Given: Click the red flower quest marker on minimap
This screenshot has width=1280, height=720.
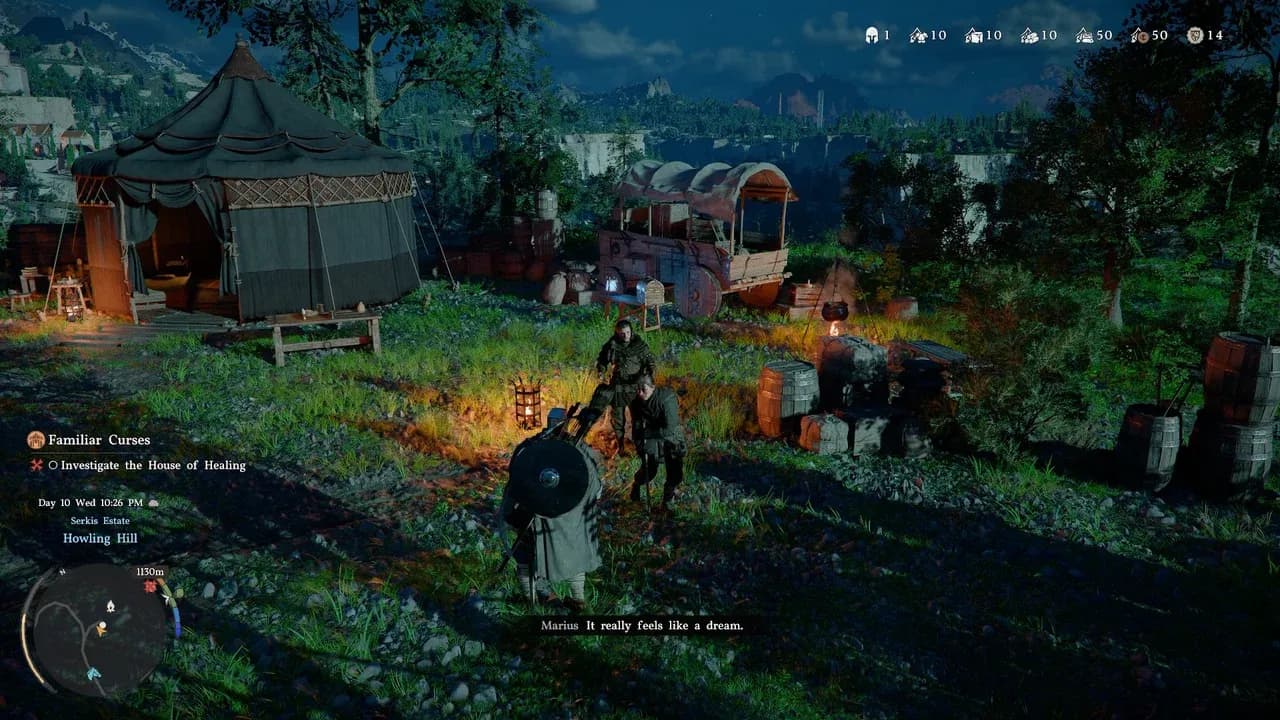Looking at the screenshot, I should click(149, 586).
